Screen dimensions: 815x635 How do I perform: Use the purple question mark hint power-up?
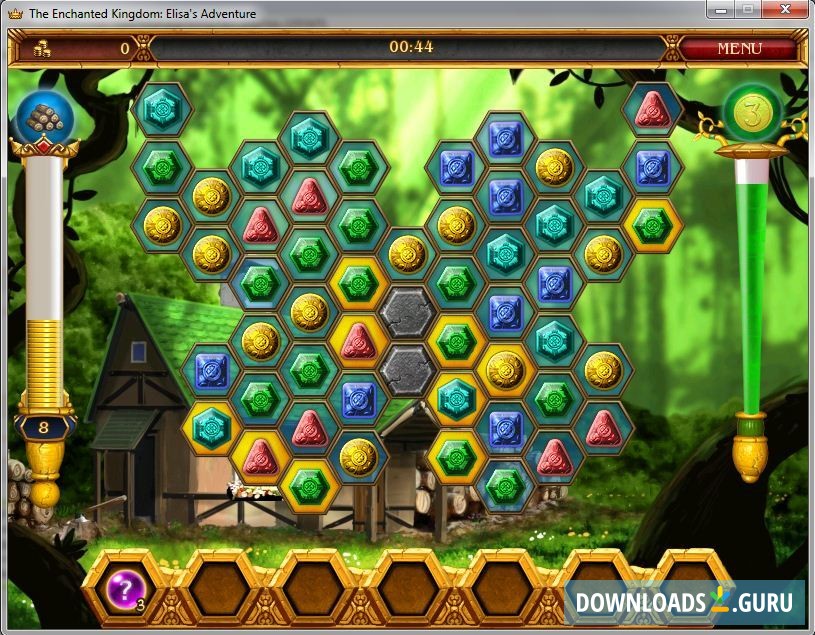[x=126, y=588]
